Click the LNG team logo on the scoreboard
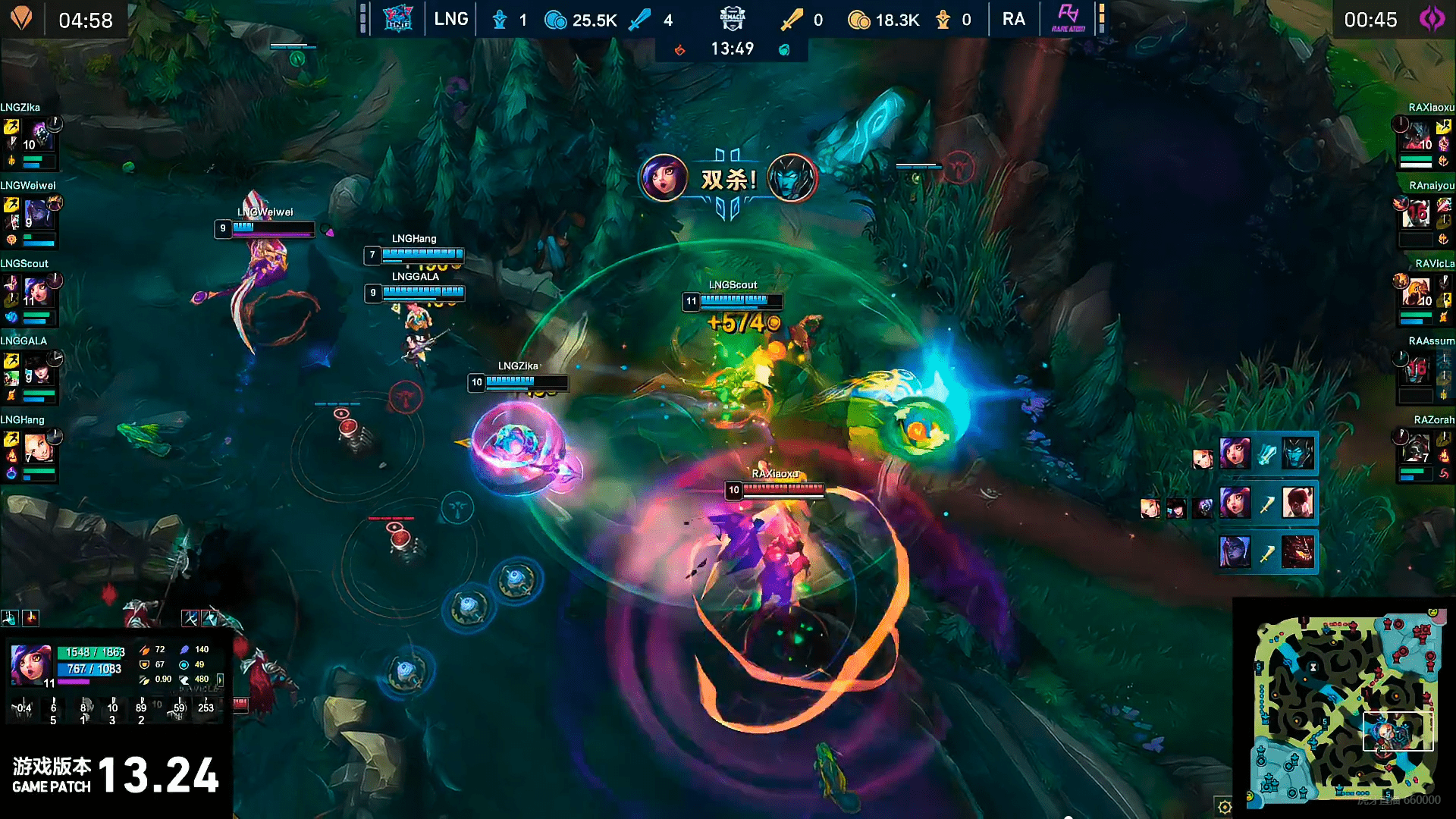The width and height of the screenshot is (1456, 819). [397, 19]
